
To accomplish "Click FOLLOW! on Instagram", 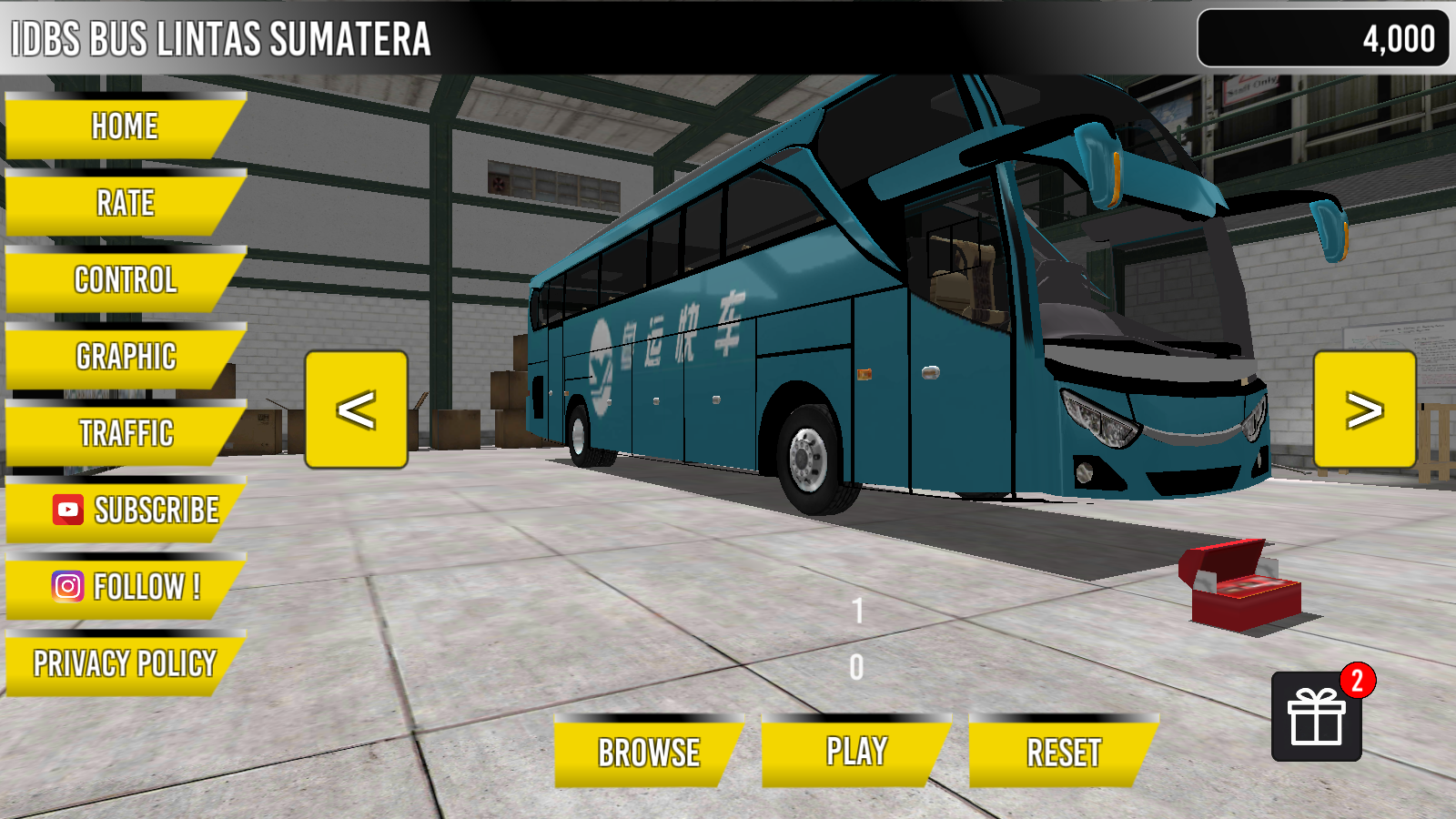I will [146, 587].
